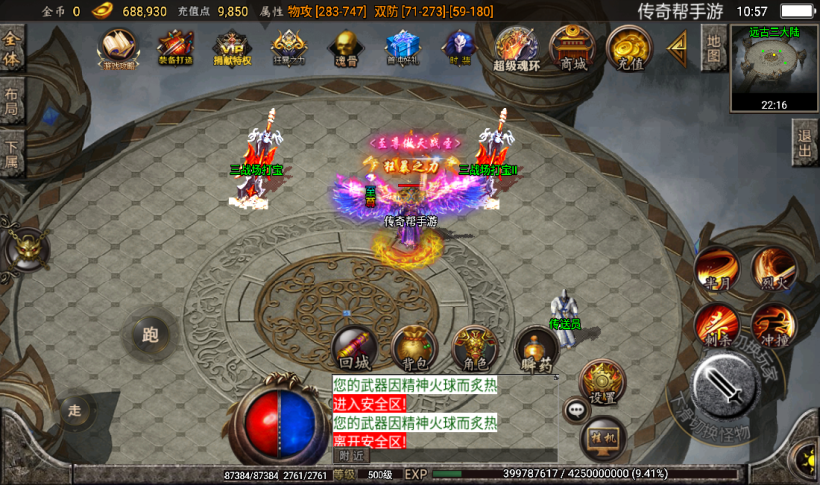This screenshot has width=820, height=485.
Task: Open the 充值 recharge menu
Action: click(630, 46)
